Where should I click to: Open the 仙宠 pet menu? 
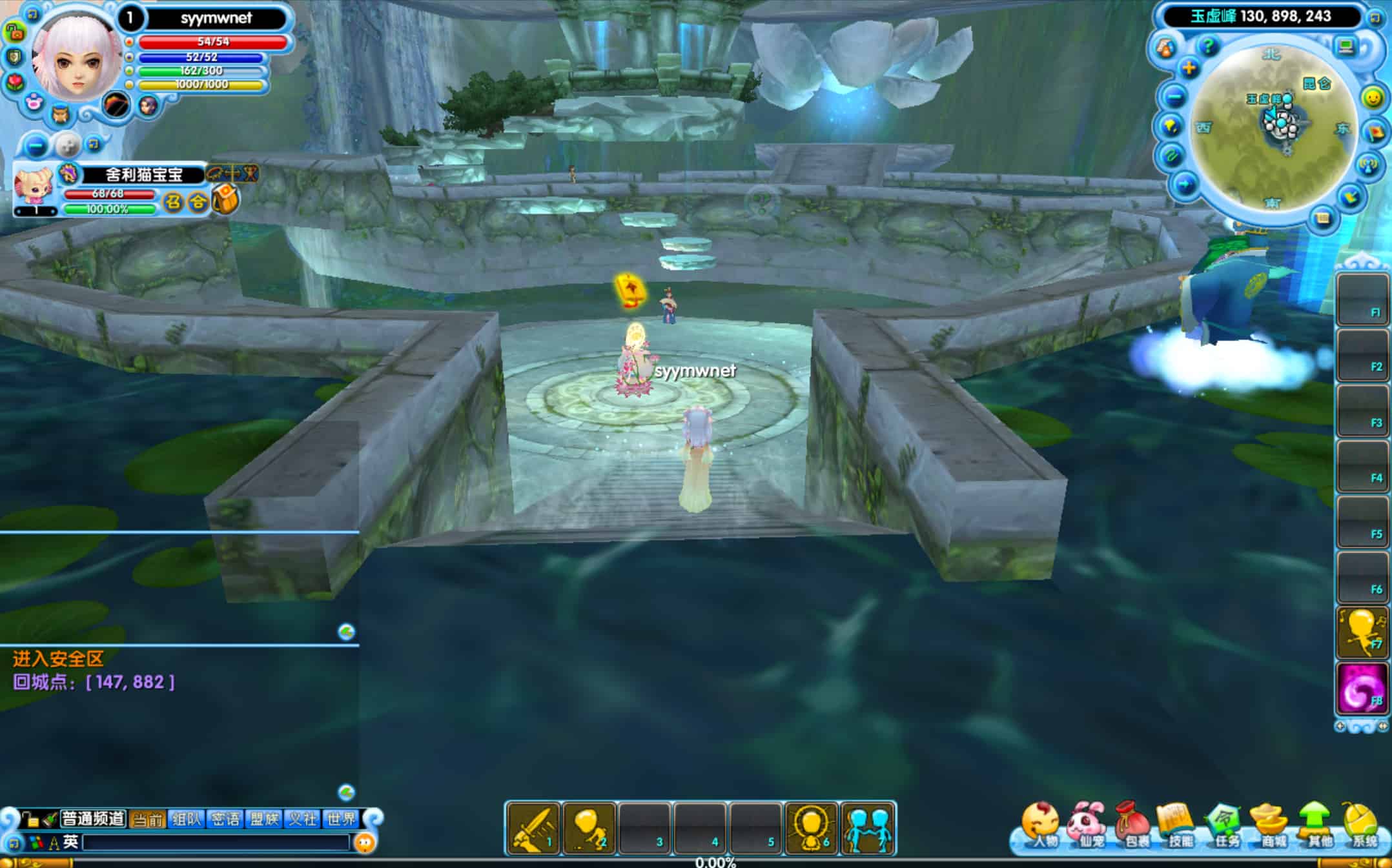point(1087,825)
